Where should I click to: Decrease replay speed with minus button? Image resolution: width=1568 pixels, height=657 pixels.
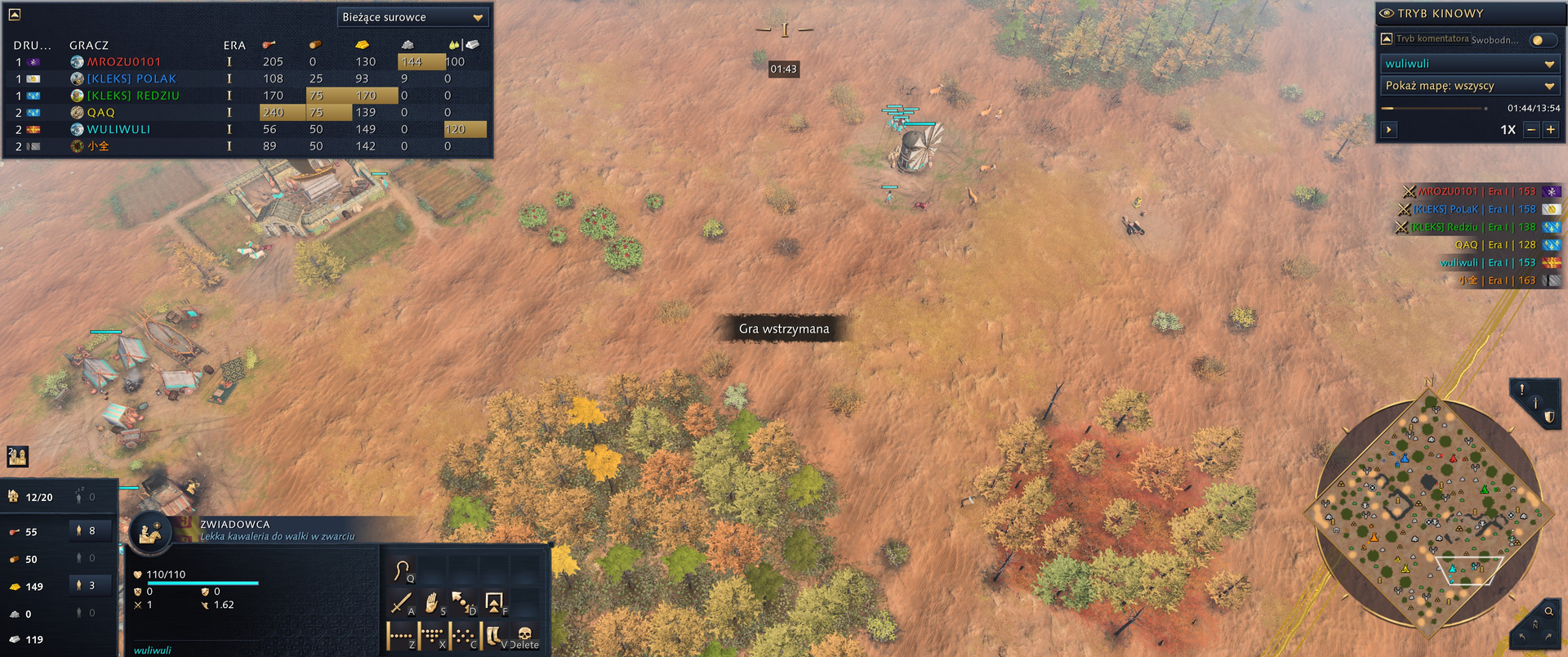point(1532,130)
